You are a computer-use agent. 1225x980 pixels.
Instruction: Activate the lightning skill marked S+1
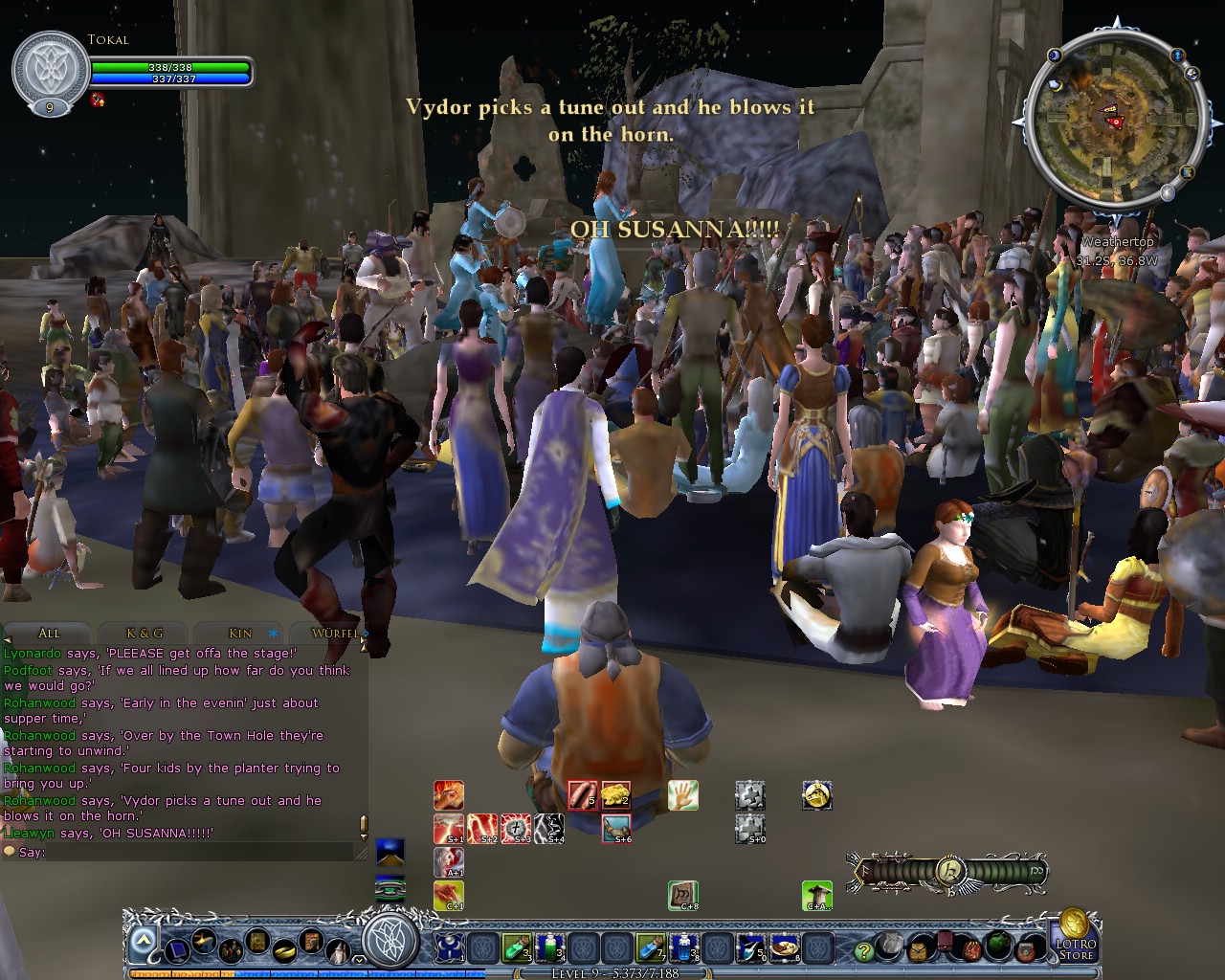pos(448,828)
